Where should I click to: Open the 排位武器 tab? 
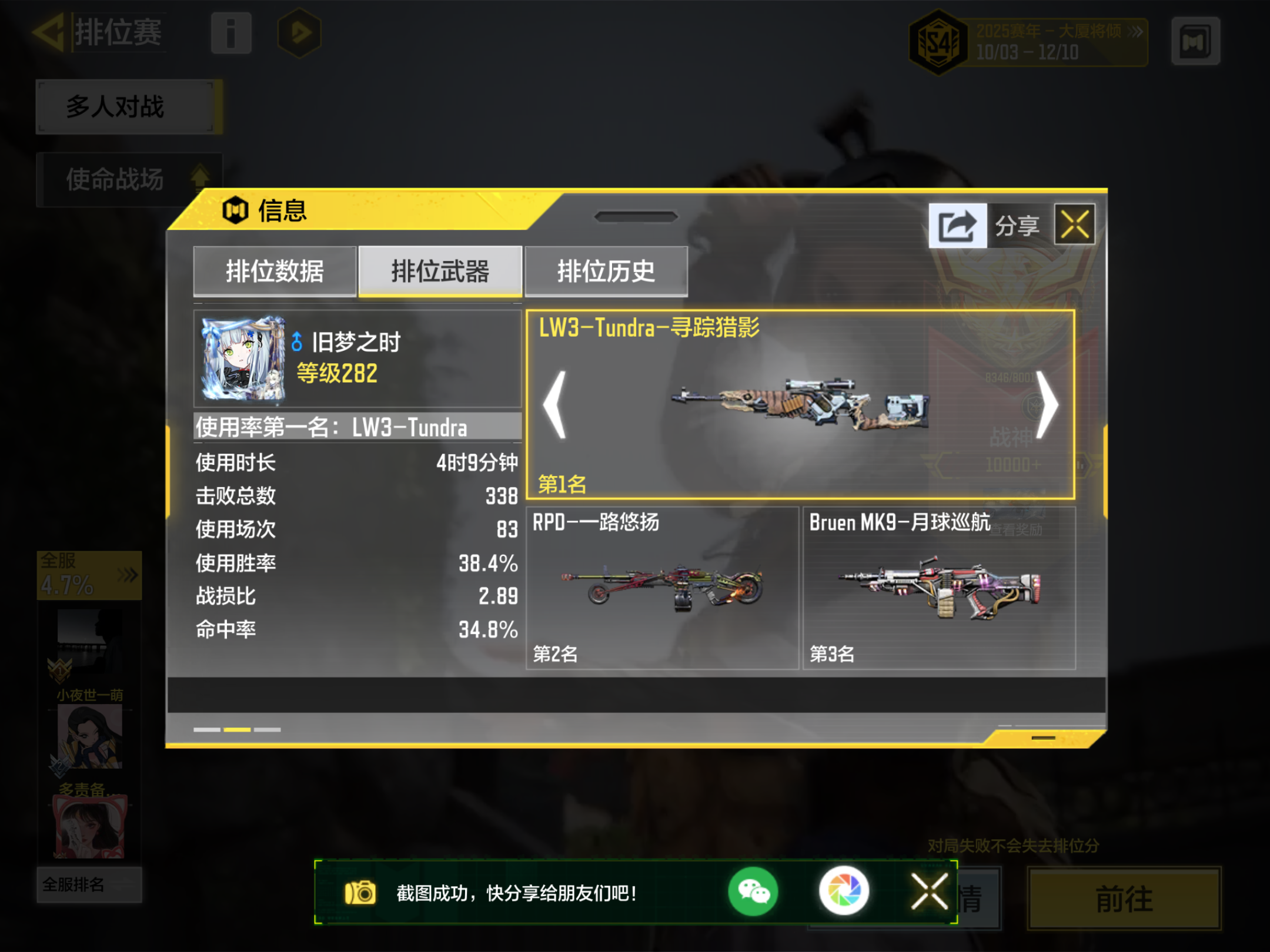[x=441, y=270]
